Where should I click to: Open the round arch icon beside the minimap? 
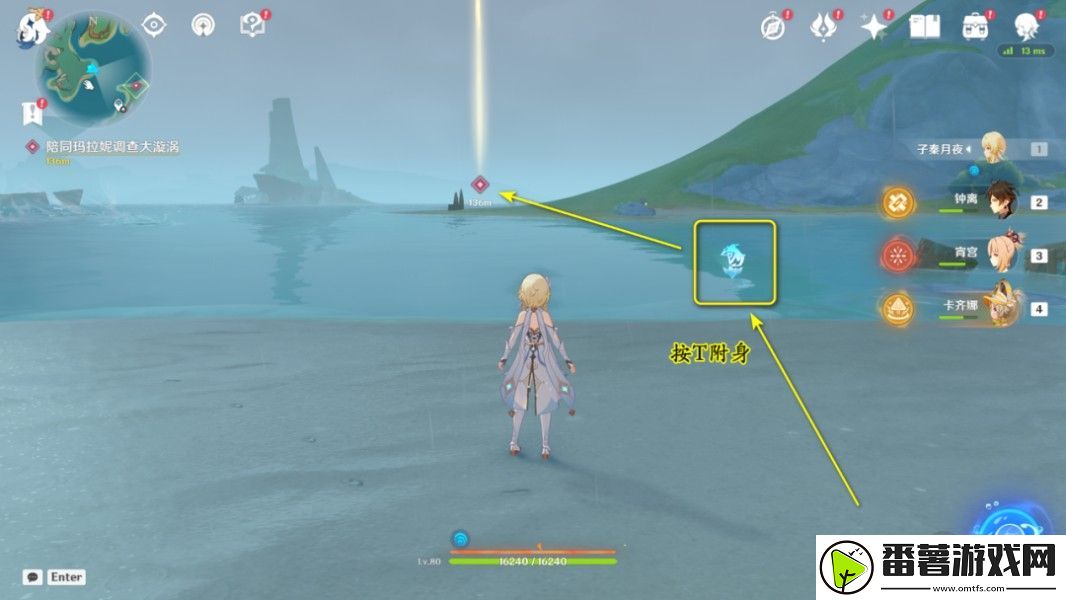(x=202, y=25)
